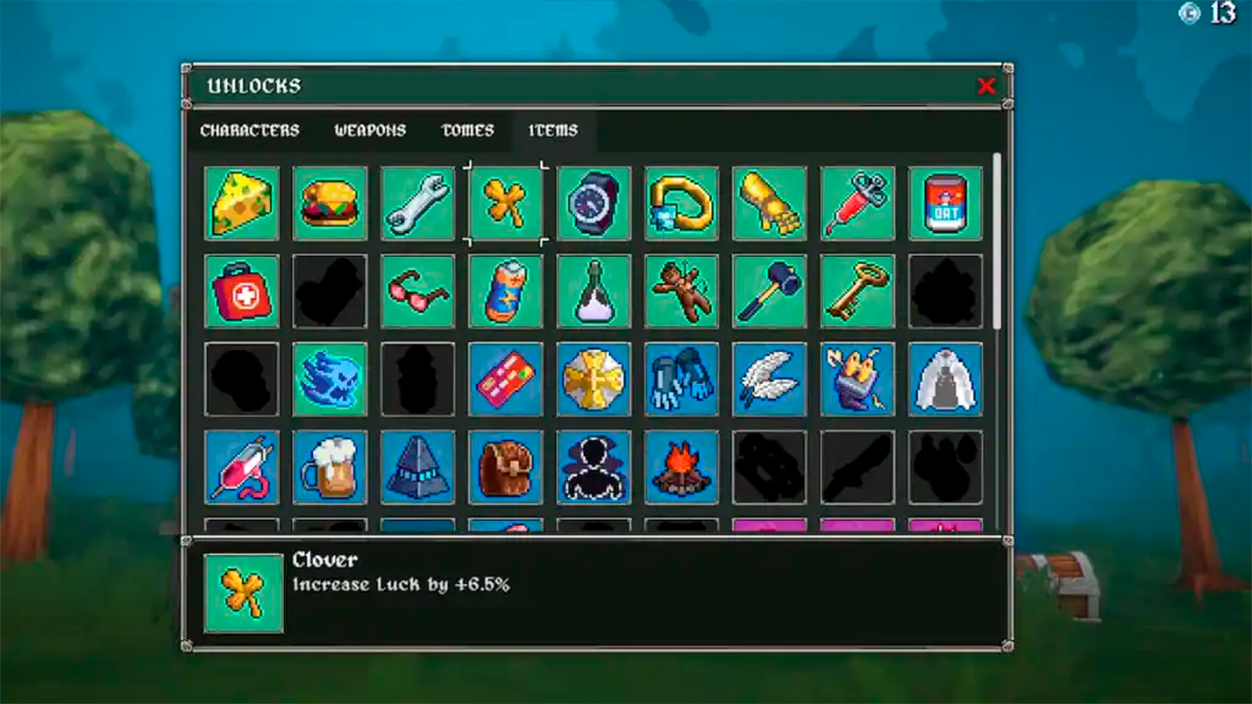Show the Tomes tab
The width and height of the screenshot is (1252, 704).
pyautogui.click(x=468, y=130)
